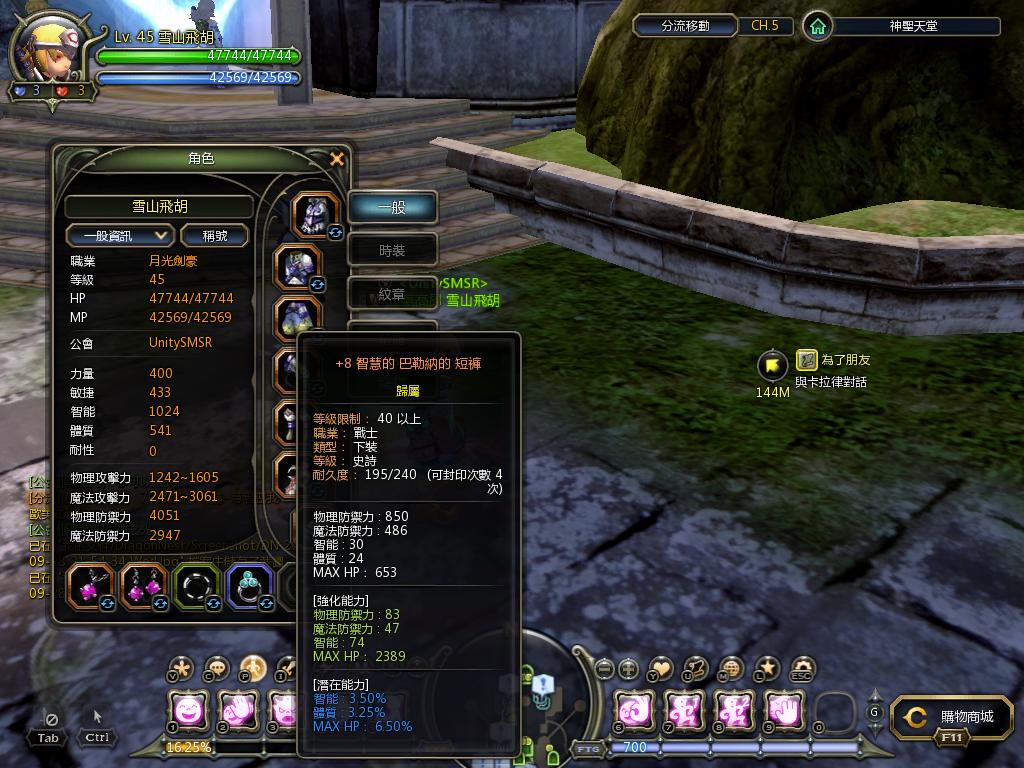This screenshot has width=1024, height=768.
Task: Select the pink gem earrings slot
Action: [x=144, y=587]
